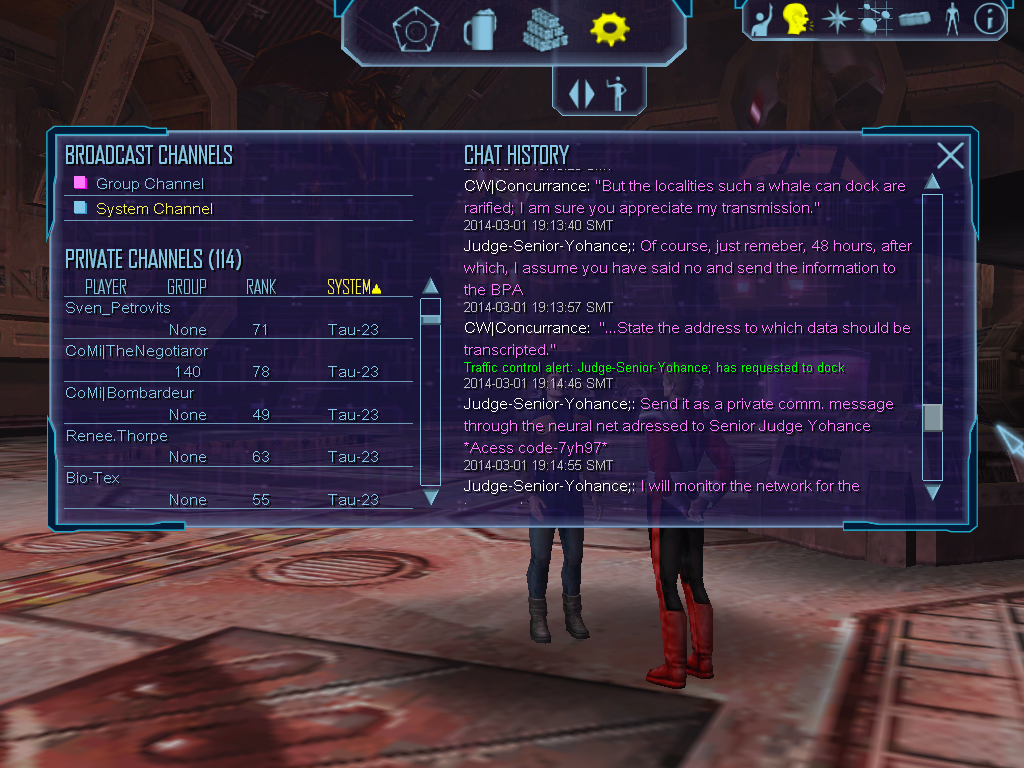
Task: Click the player list scroll-down arrow
Action: click(x=431, y=496)
